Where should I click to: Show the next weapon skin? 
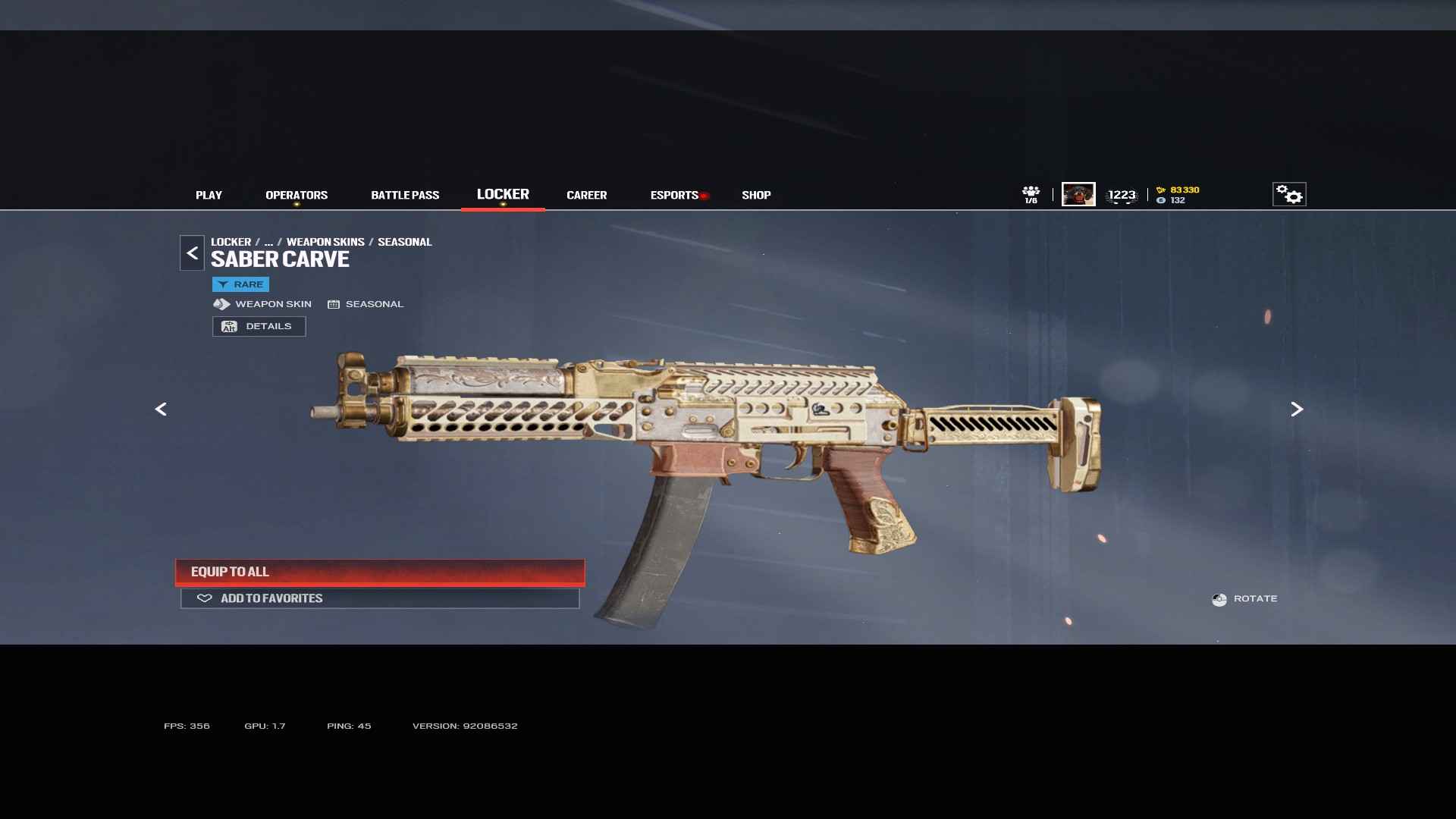(1297, 409)
